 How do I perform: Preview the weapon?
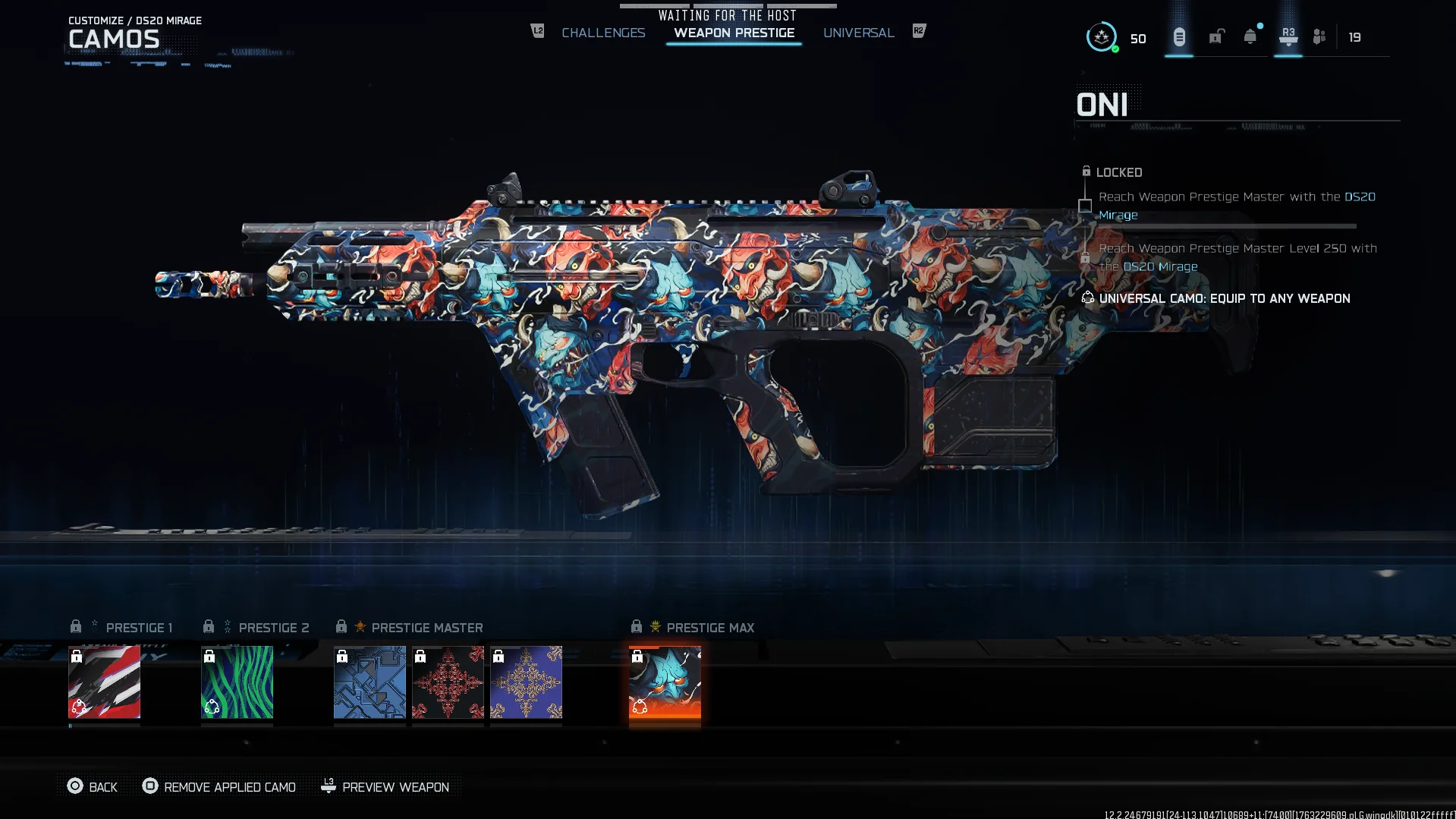pyautogui.click(x=385, y=787)
